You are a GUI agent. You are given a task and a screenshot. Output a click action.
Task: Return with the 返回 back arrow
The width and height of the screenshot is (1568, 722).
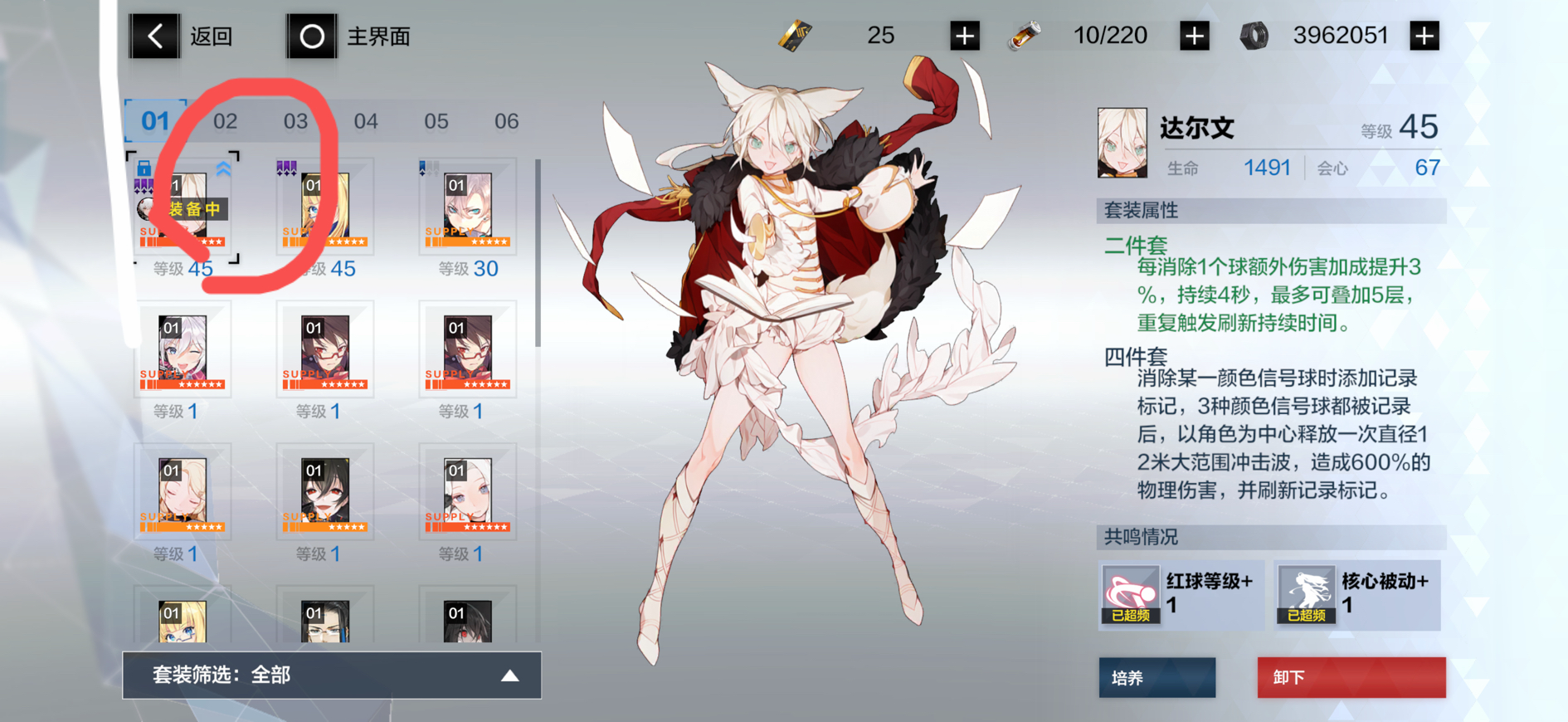click(x=153, y=35)
